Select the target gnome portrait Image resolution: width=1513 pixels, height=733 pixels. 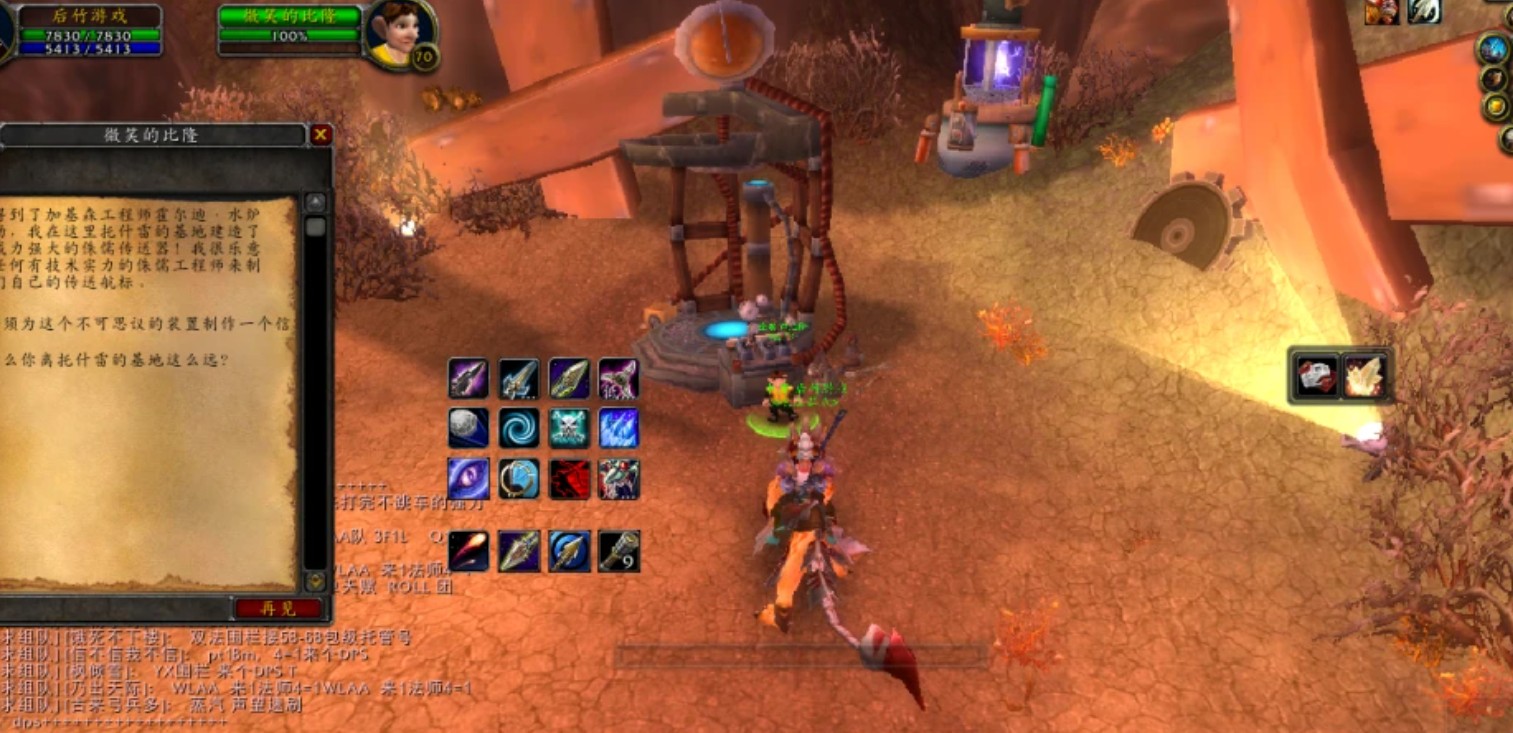pos(398,33)
